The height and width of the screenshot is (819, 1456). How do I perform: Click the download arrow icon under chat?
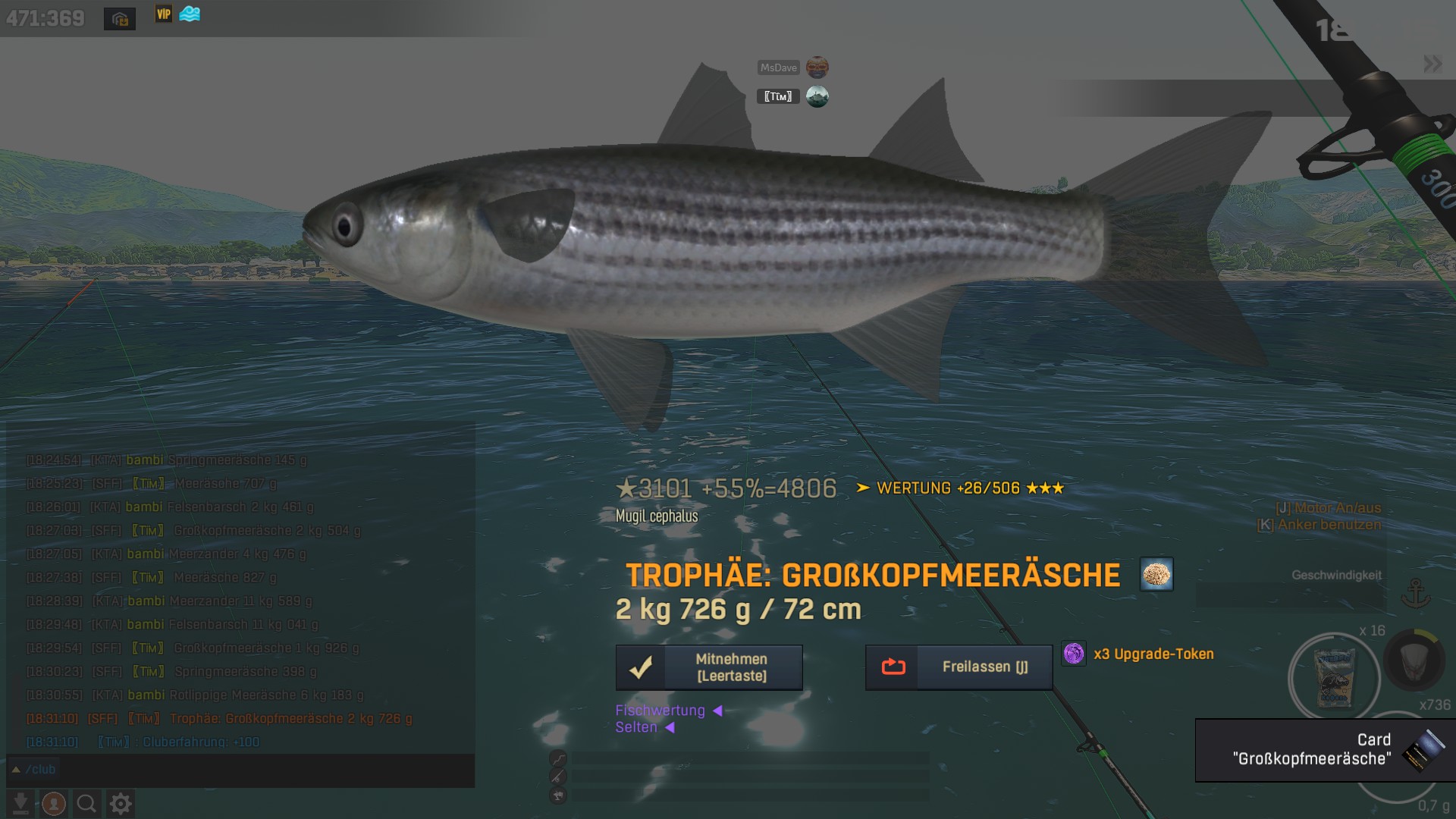pos(21,803)
